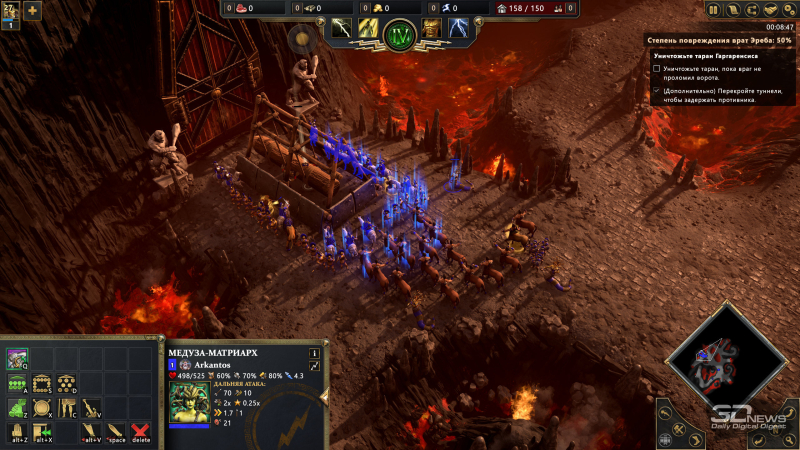This screenshot has width=800, height=450.
Task: Click the plus button beside control group
Action: 32,11
